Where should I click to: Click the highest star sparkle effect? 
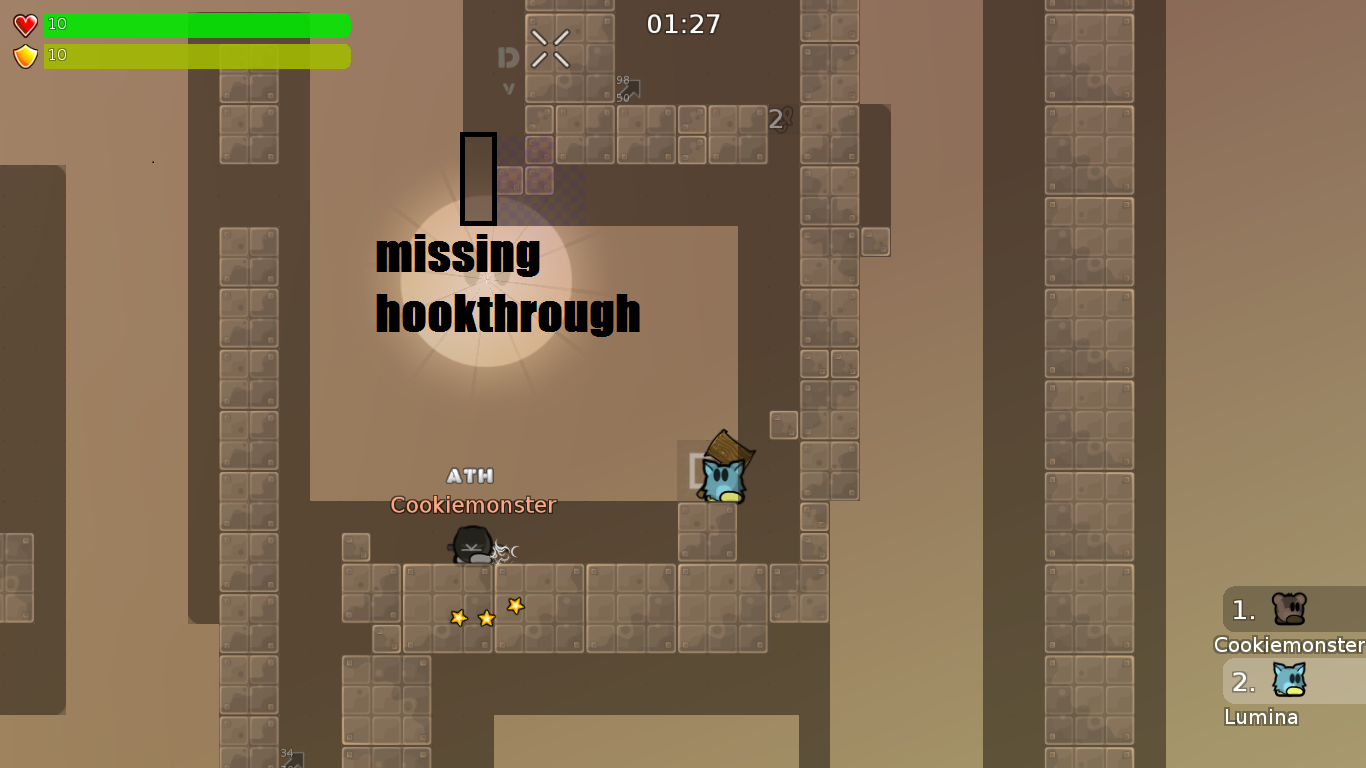pos(515,603)
